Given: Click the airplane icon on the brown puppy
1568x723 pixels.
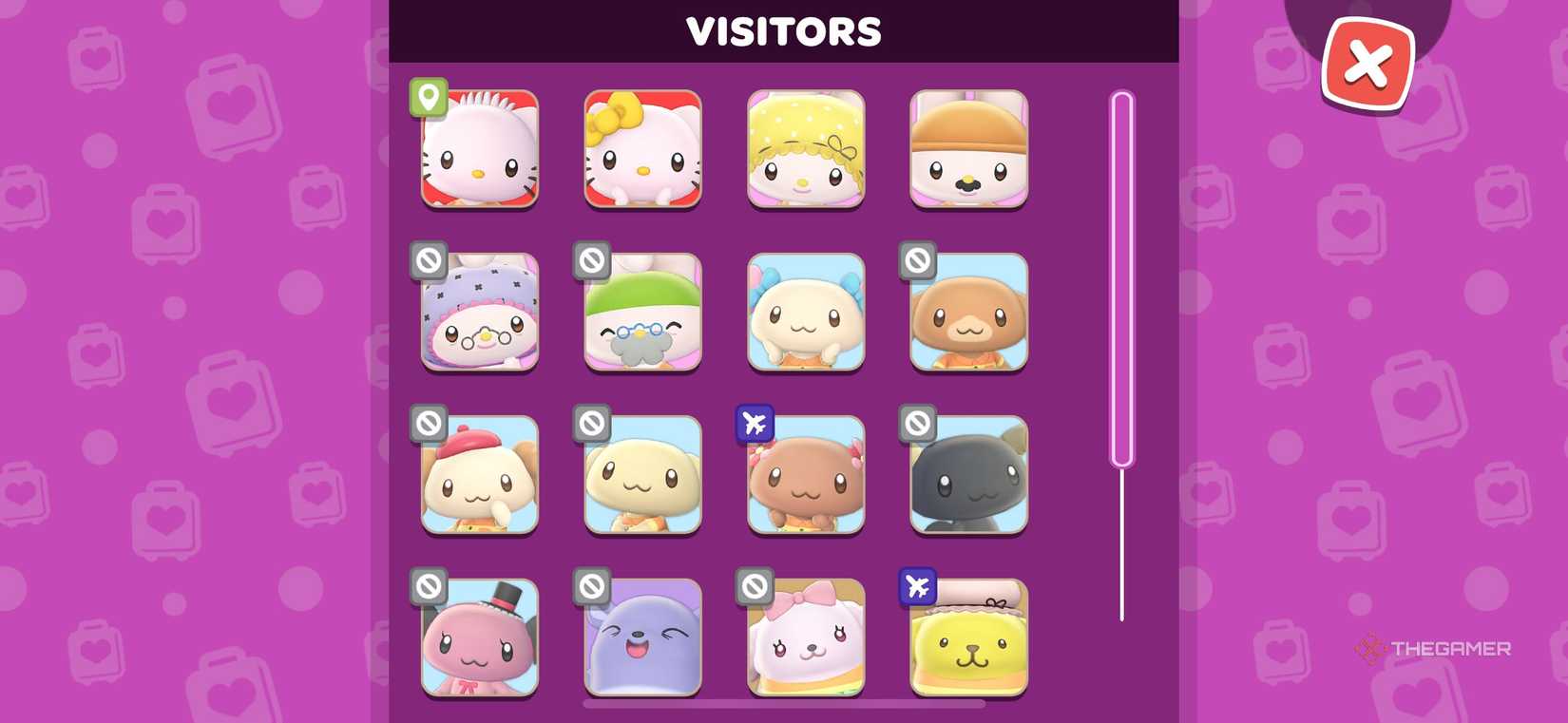Looking at the screenshot, I should [x=754, y=425].
